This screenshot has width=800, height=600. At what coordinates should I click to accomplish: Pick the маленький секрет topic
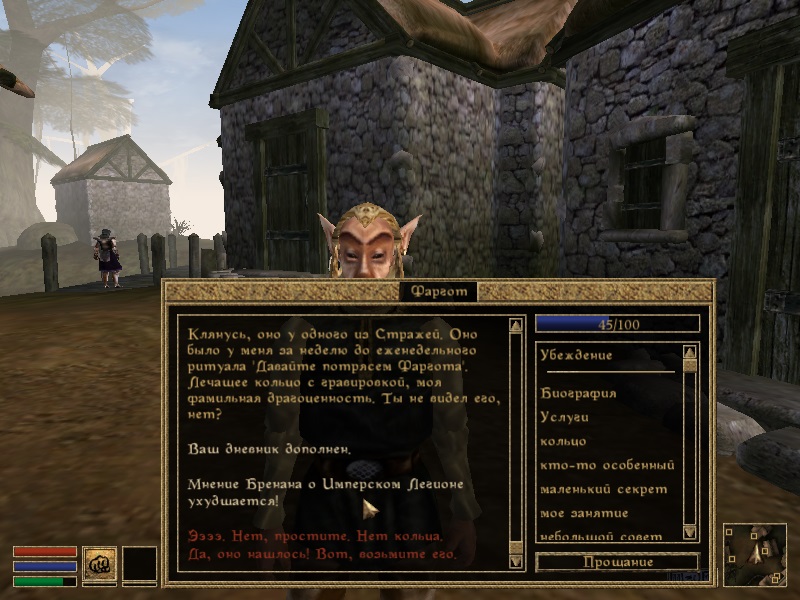tap(603, 489)
